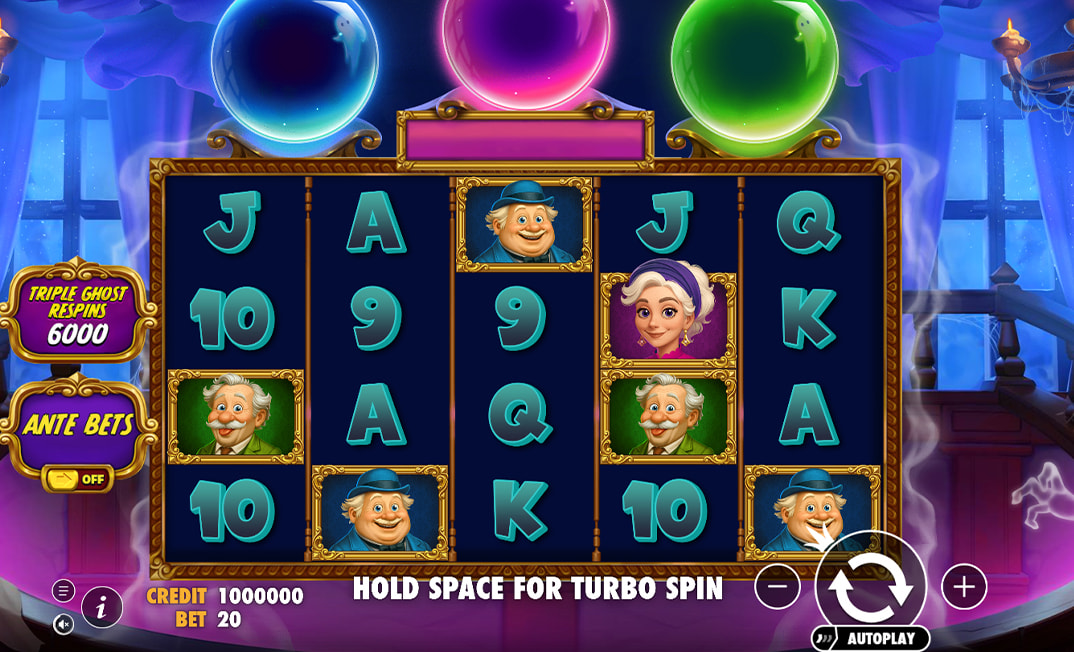Screen dimensions: 1074x652
Task: Buy the Triple Ghost Respins feature
Action: pos(80,310)
